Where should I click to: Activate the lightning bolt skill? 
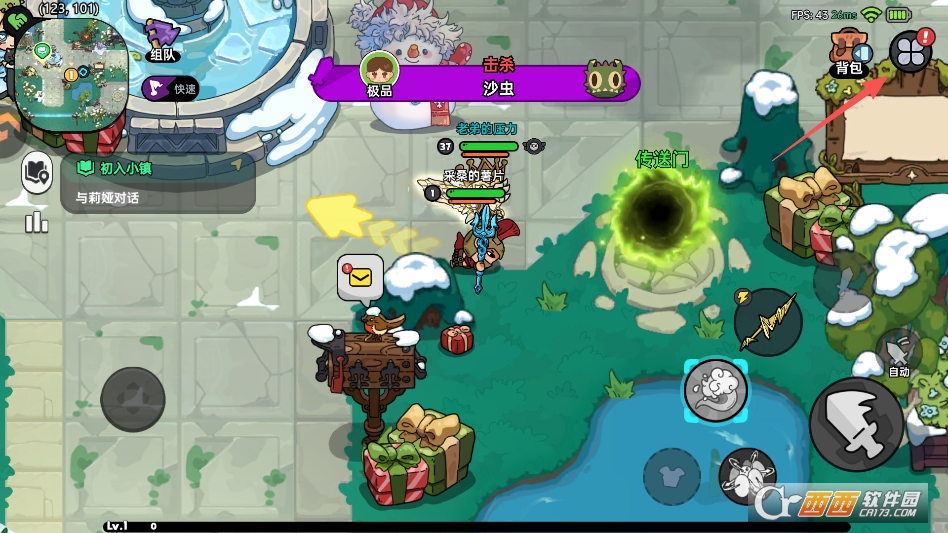[767, 321]
